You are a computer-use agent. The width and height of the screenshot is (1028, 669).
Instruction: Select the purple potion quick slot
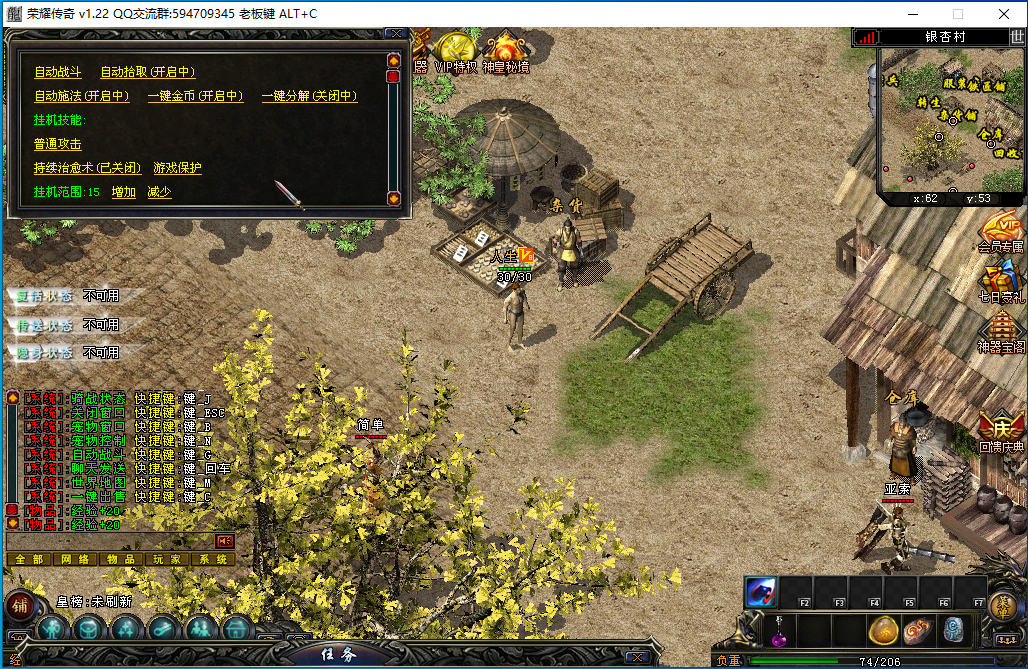tap(778, 632)
